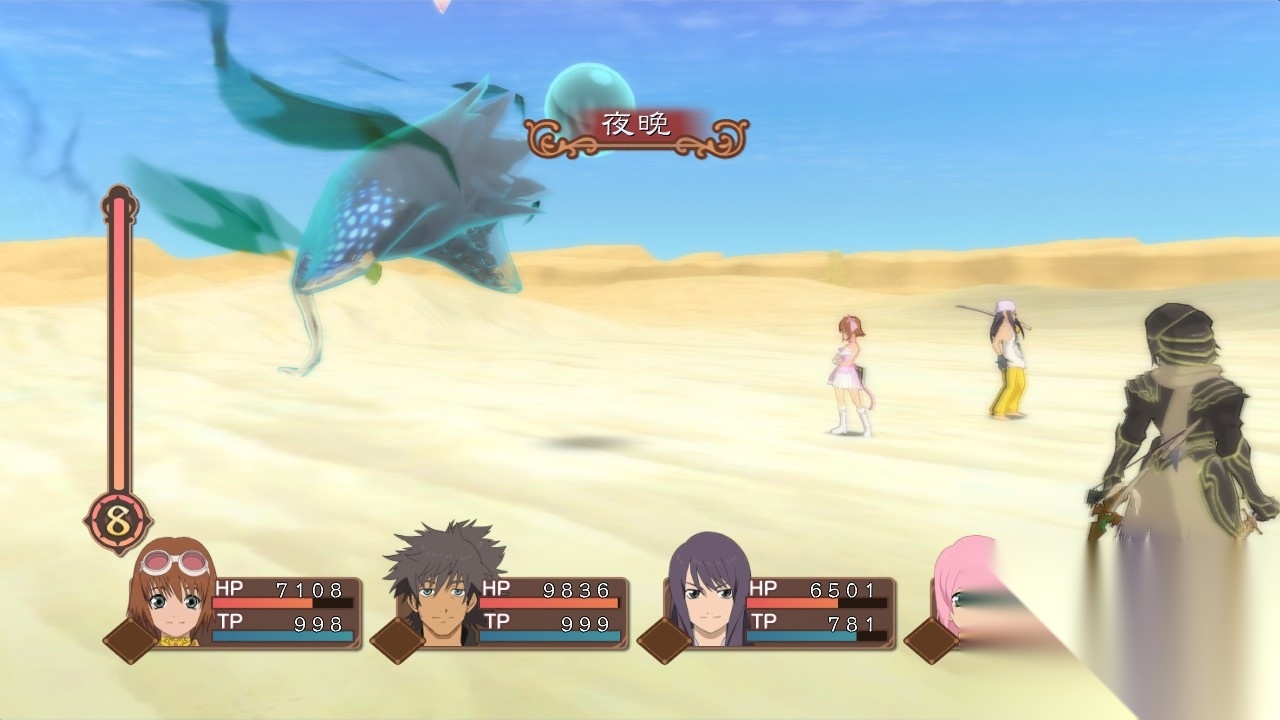This screenshot has width=1280, height=720.
Task: Click the number 8 gauge emblem
Action: coord(118,522)
